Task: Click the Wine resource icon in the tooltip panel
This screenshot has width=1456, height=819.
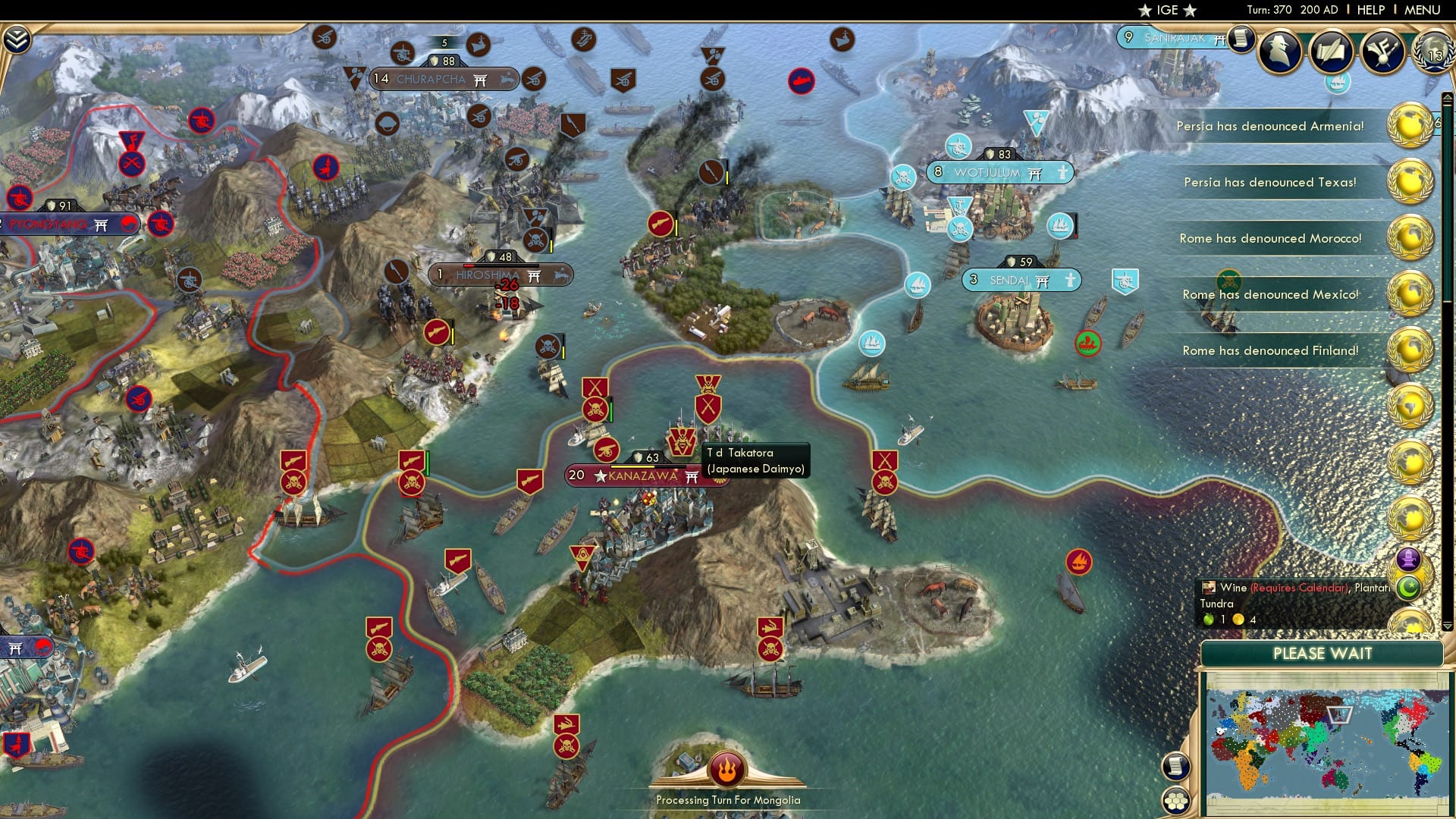Action: pyautogui.click(x=1209, y=588)
